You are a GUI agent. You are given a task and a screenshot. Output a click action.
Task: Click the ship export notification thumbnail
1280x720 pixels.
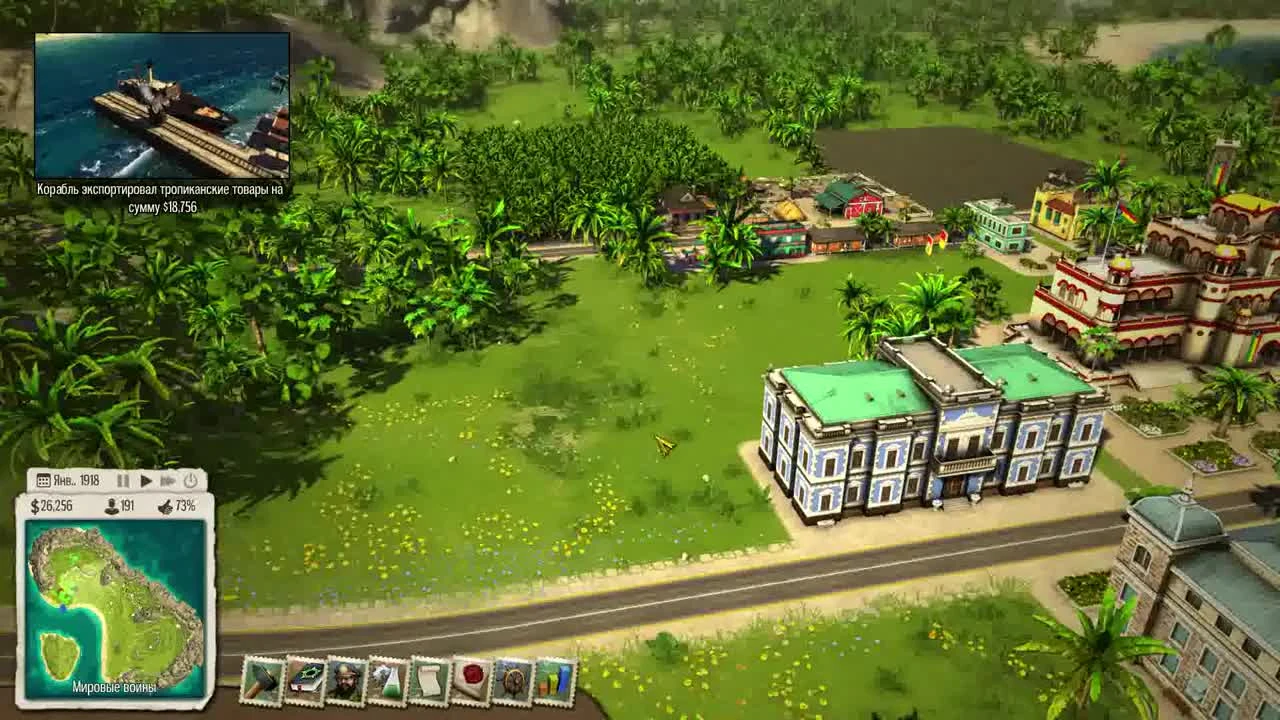coord(163,103)
